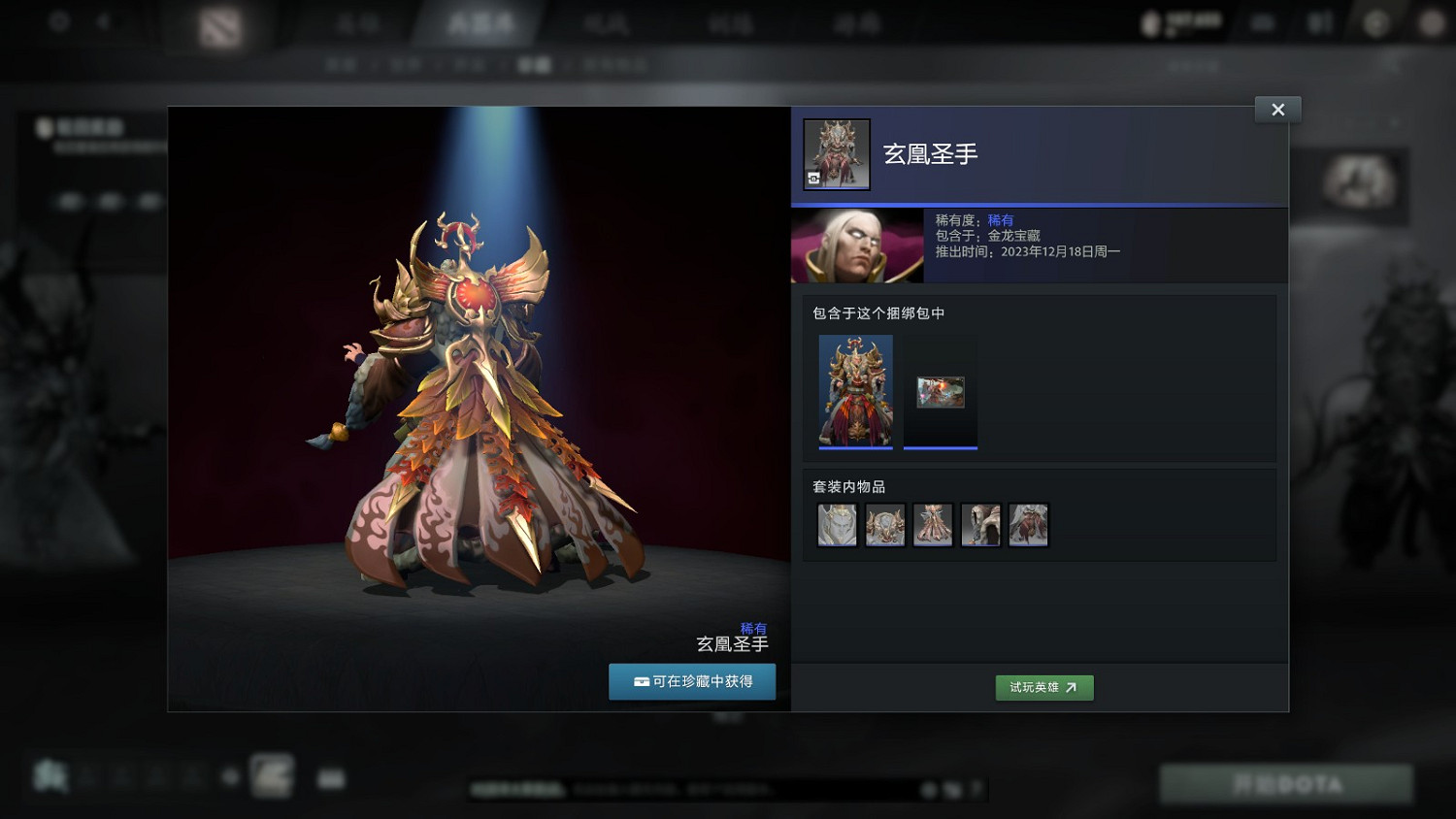Image resolution: width=1456 pixels, height=819 pixels.
Task: Click the preview icon on the 玄凰圣手 portrait thumbnail
Action: click(813, 178)
